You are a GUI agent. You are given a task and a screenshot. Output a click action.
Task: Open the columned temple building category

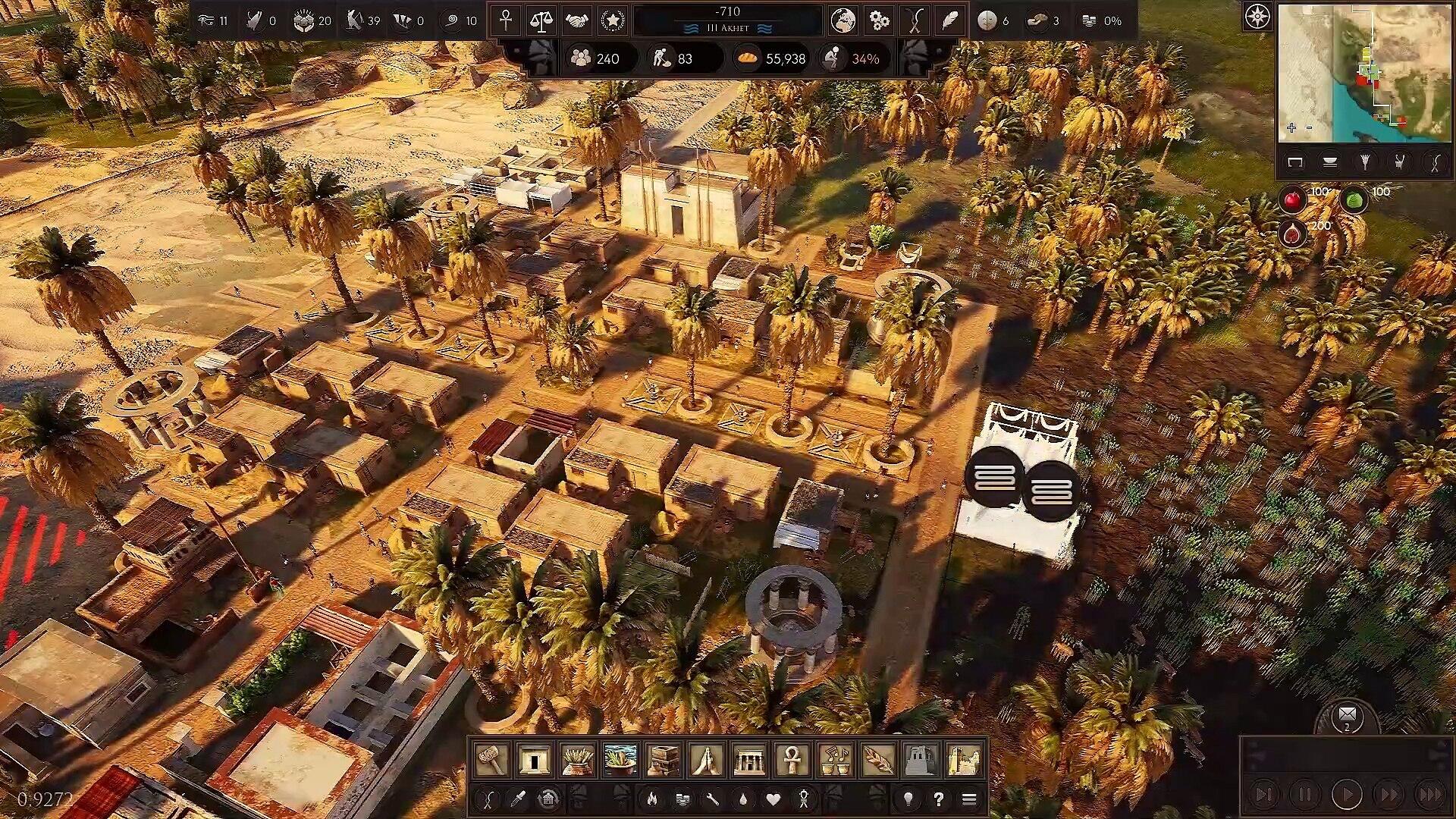(x=749, y=759)
